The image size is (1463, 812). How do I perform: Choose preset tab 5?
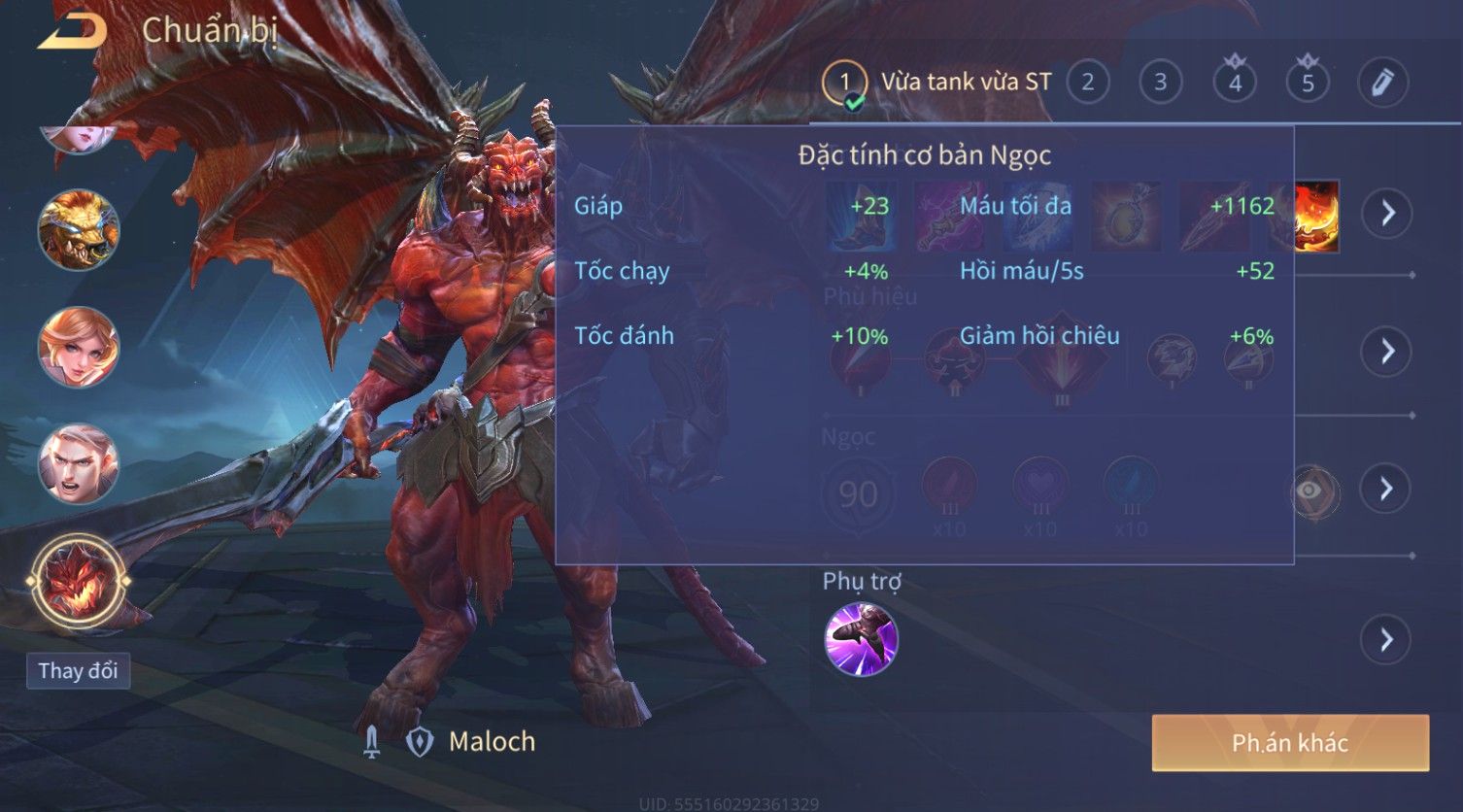[1308, 84]
